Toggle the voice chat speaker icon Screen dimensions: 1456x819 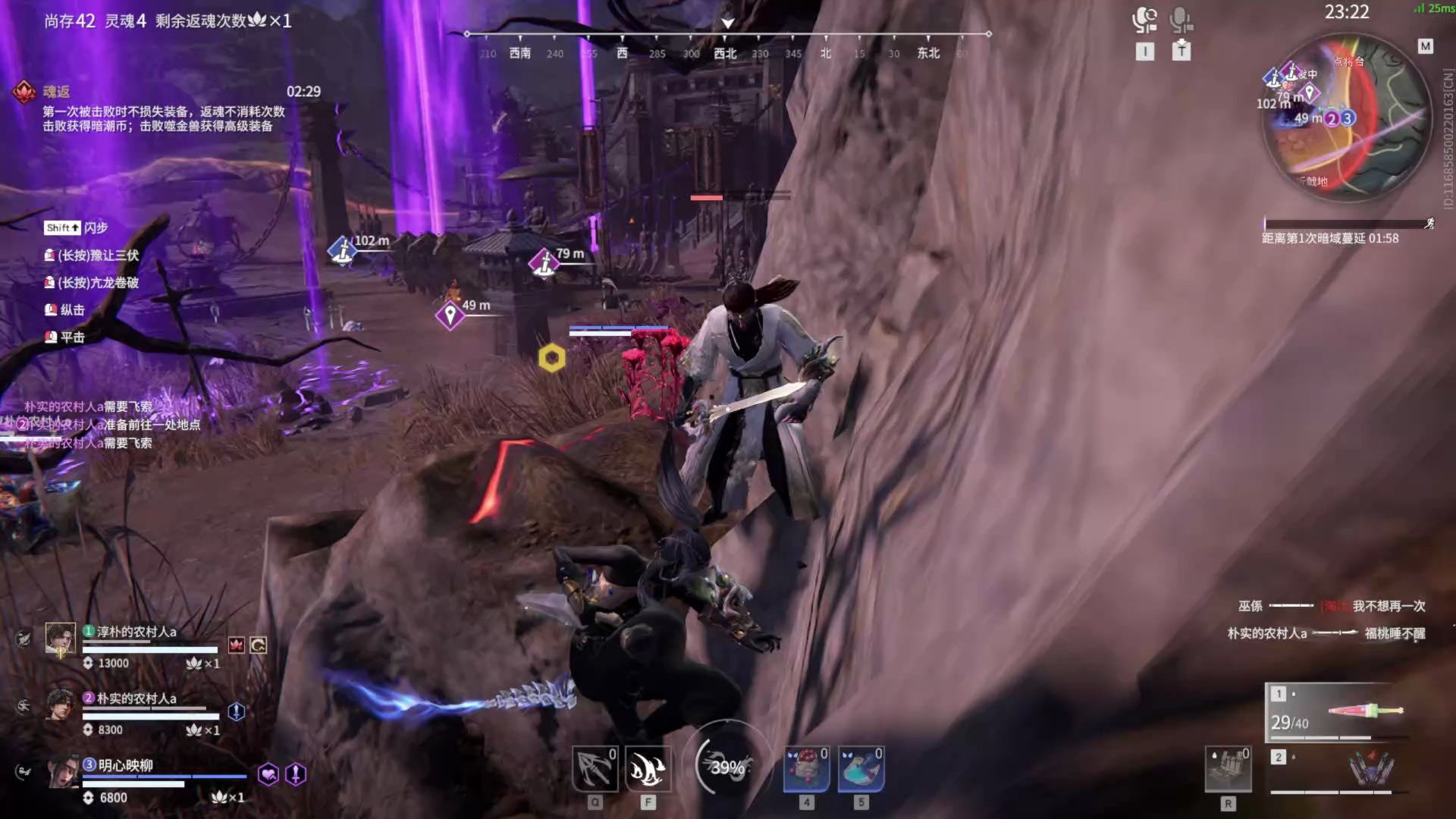click(1144, 20)
